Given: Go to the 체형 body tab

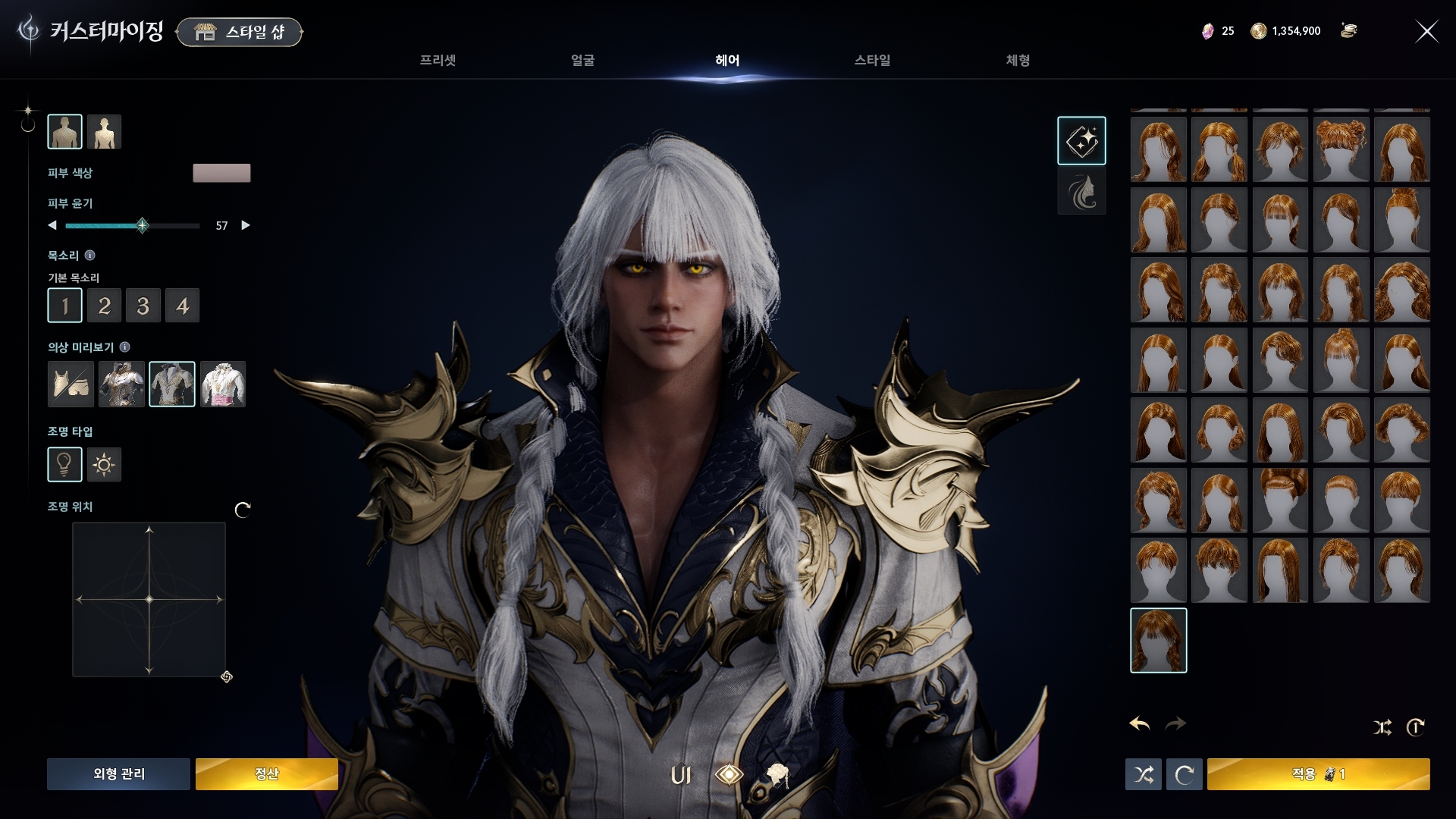Looking at the screenshot, I should [x=1018, y=61].
